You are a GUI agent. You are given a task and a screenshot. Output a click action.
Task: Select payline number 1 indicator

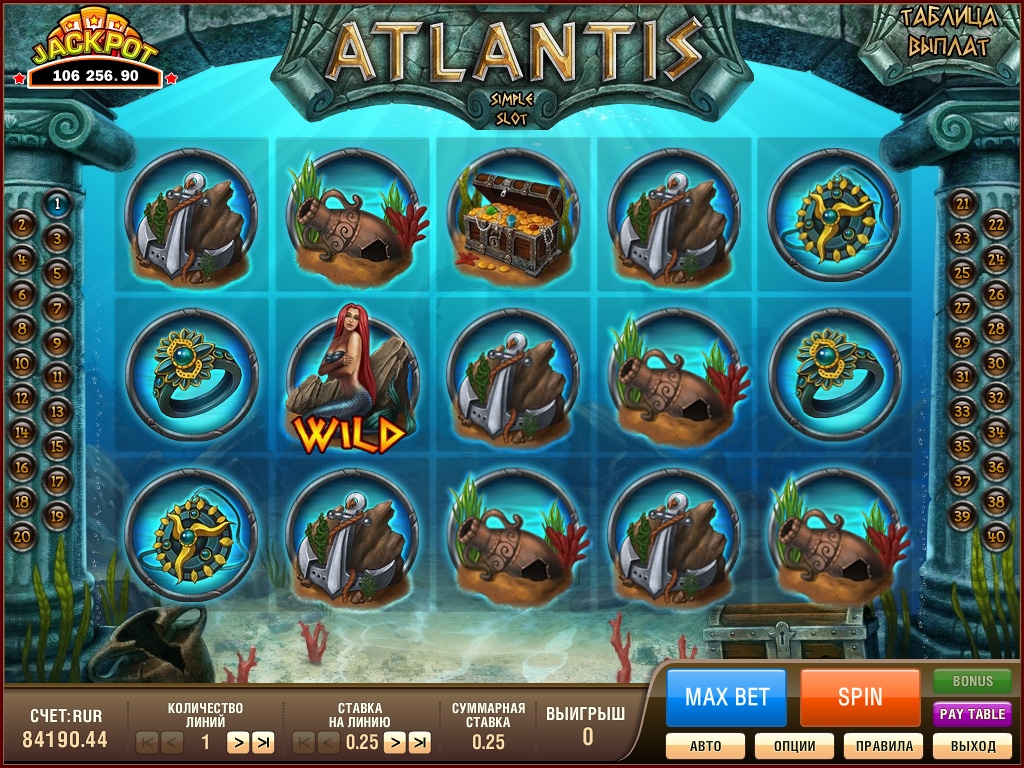57,204
